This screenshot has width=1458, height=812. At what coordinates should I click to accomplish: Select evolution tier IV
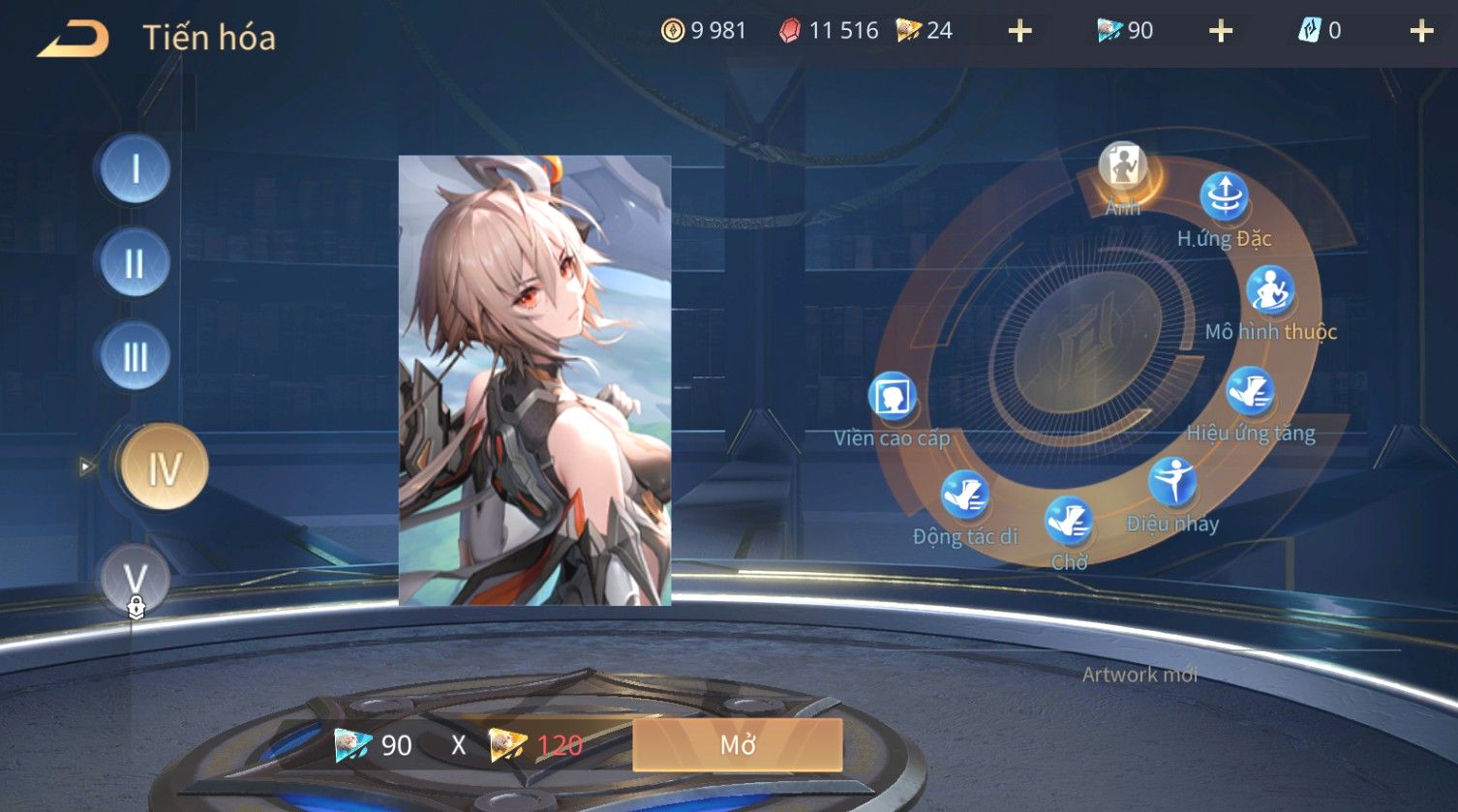164,467
